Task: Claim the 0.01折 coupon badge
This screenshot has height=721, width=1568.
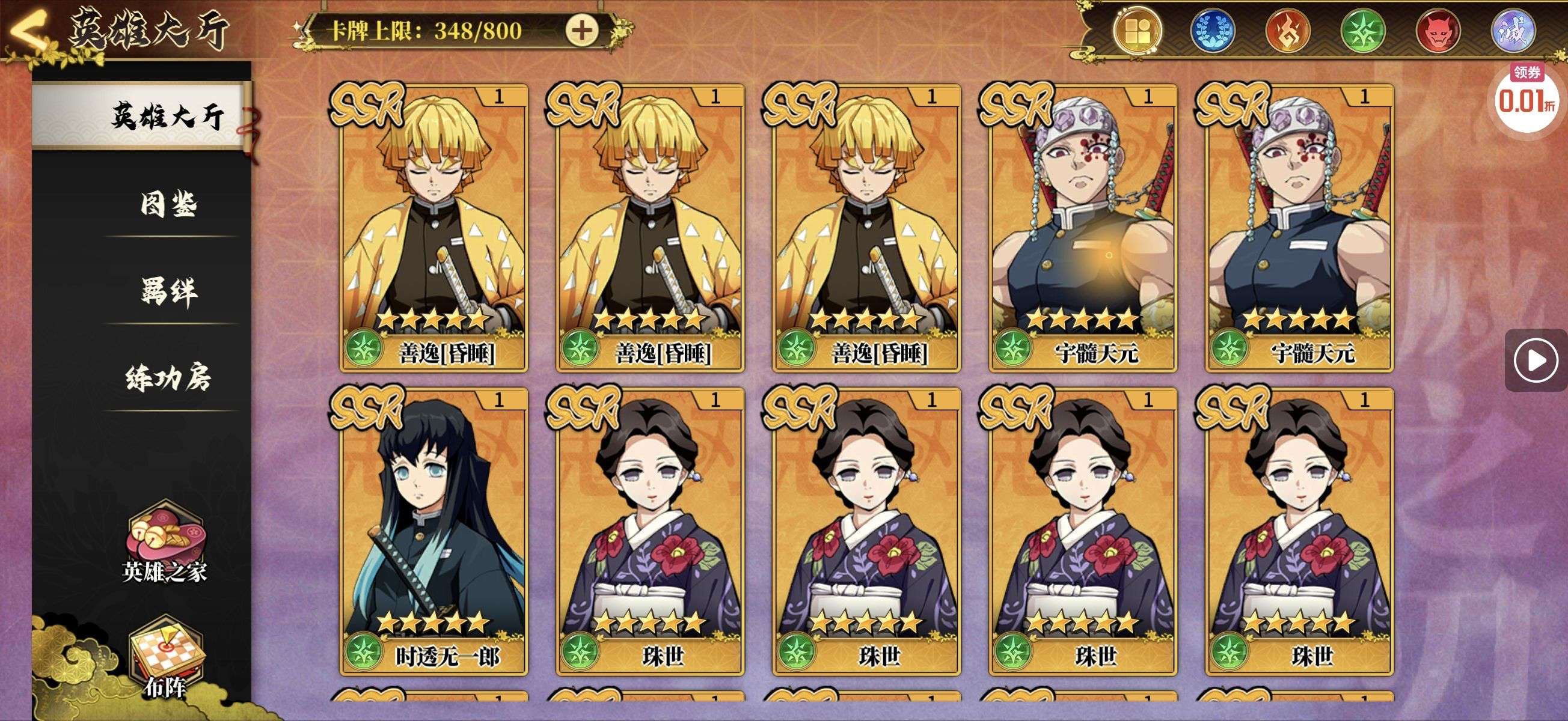Action: pyautogui.click(x=1526, y=99)
